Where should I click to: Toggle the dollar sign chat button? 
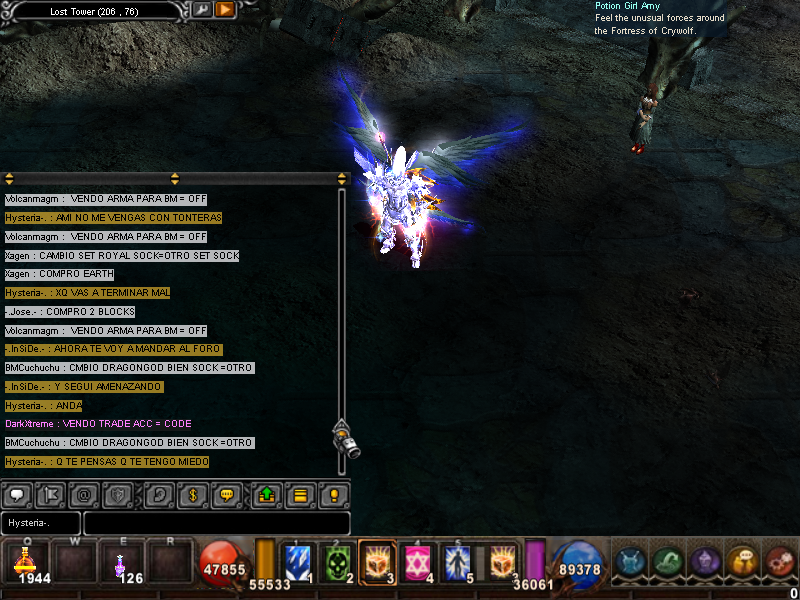(194, 494)
